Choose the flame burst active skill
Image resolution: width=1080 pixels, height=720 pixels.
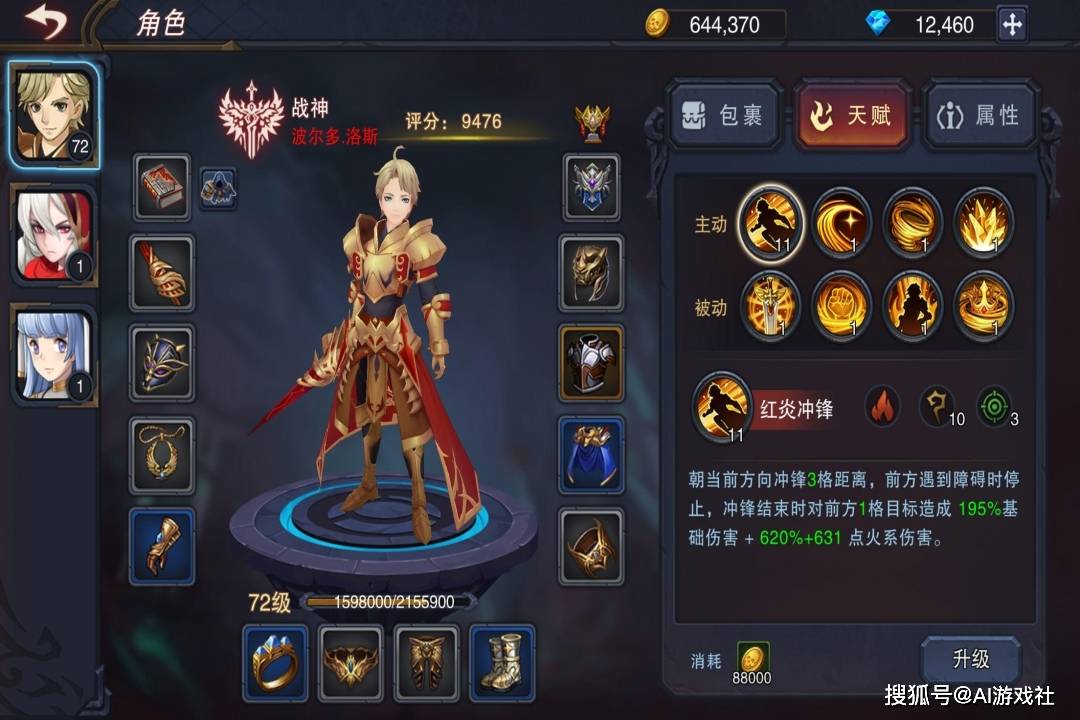(x=983, y=222)
